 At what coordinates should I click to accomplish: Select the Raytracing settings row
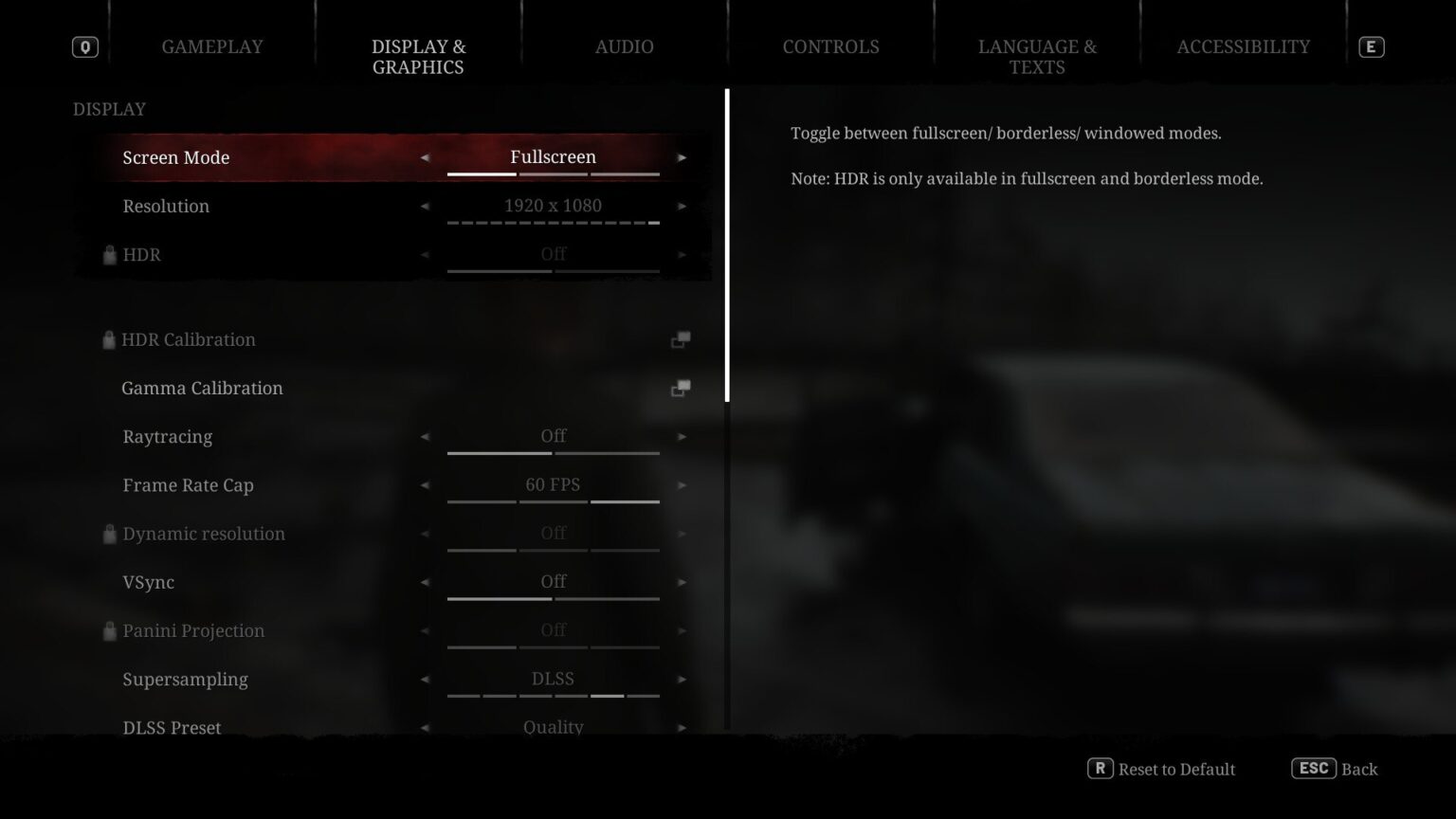click(x=168, y=437)
